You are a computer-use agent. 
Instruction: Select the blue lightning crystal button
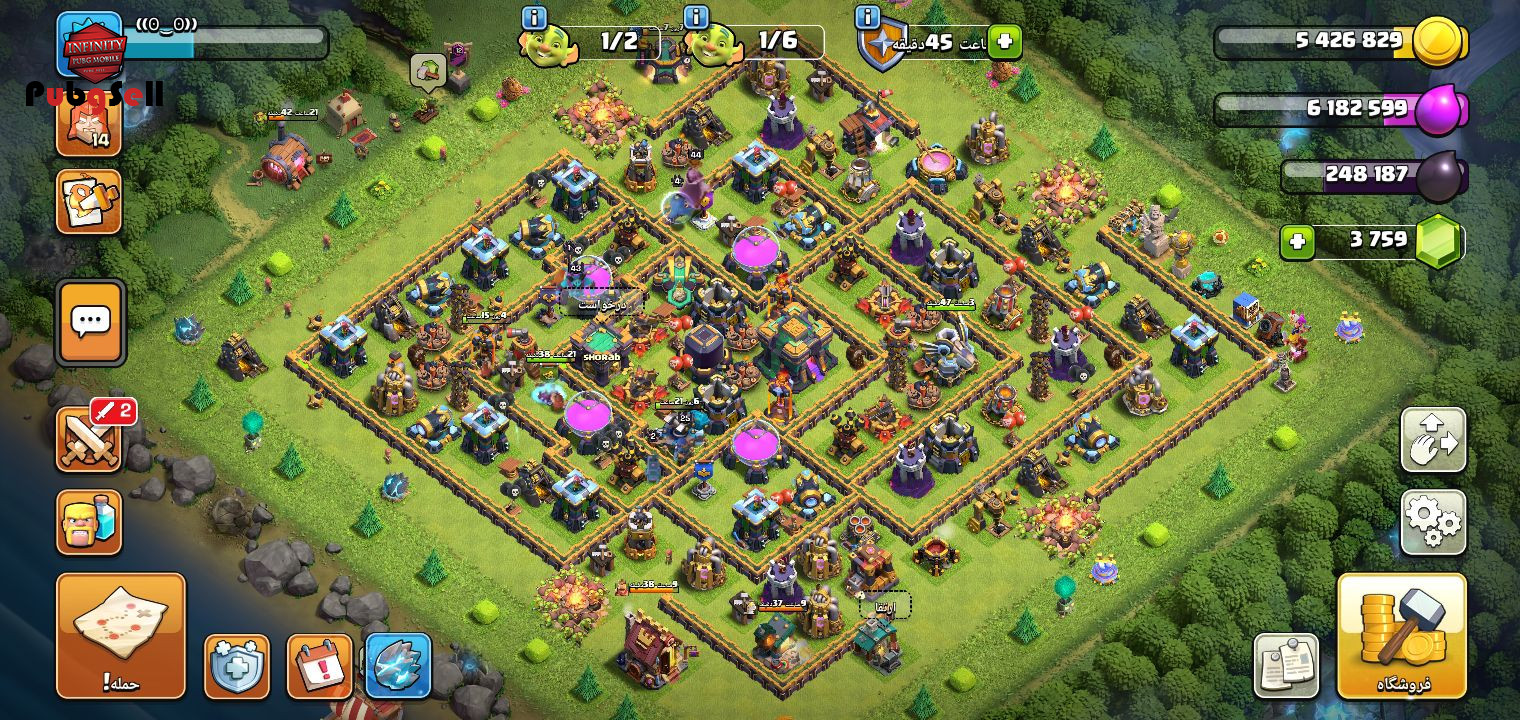[398, 666]
